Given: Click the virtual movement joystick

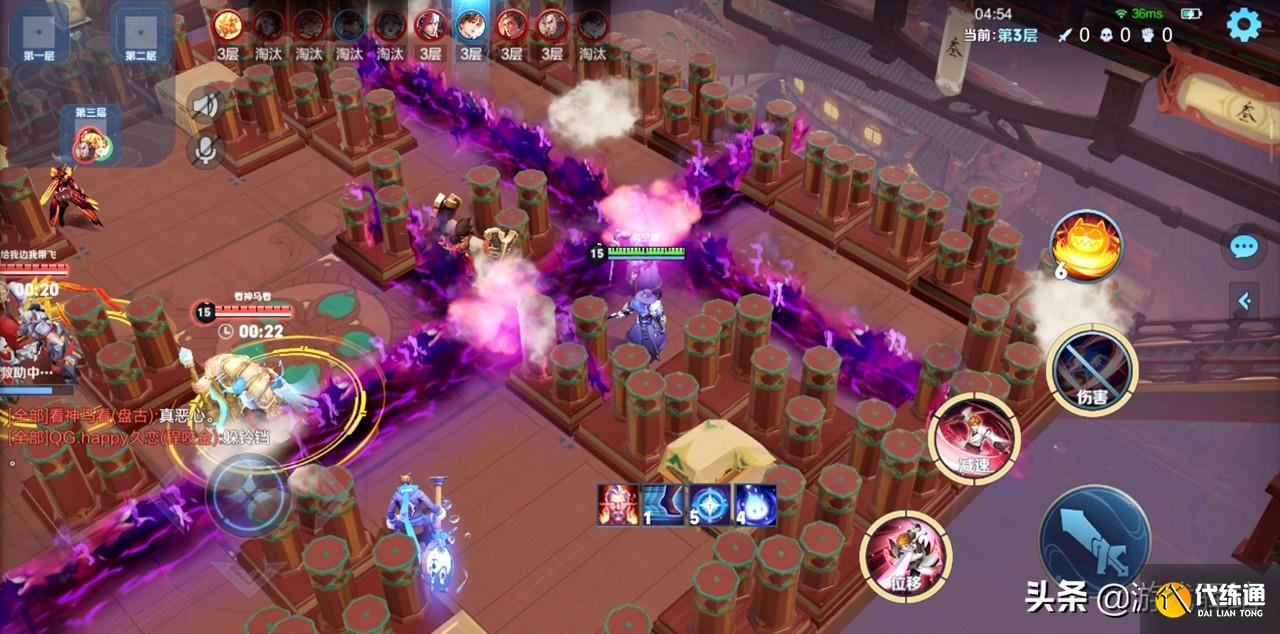Looking at the screenshot, I should [x=248, y=496].
